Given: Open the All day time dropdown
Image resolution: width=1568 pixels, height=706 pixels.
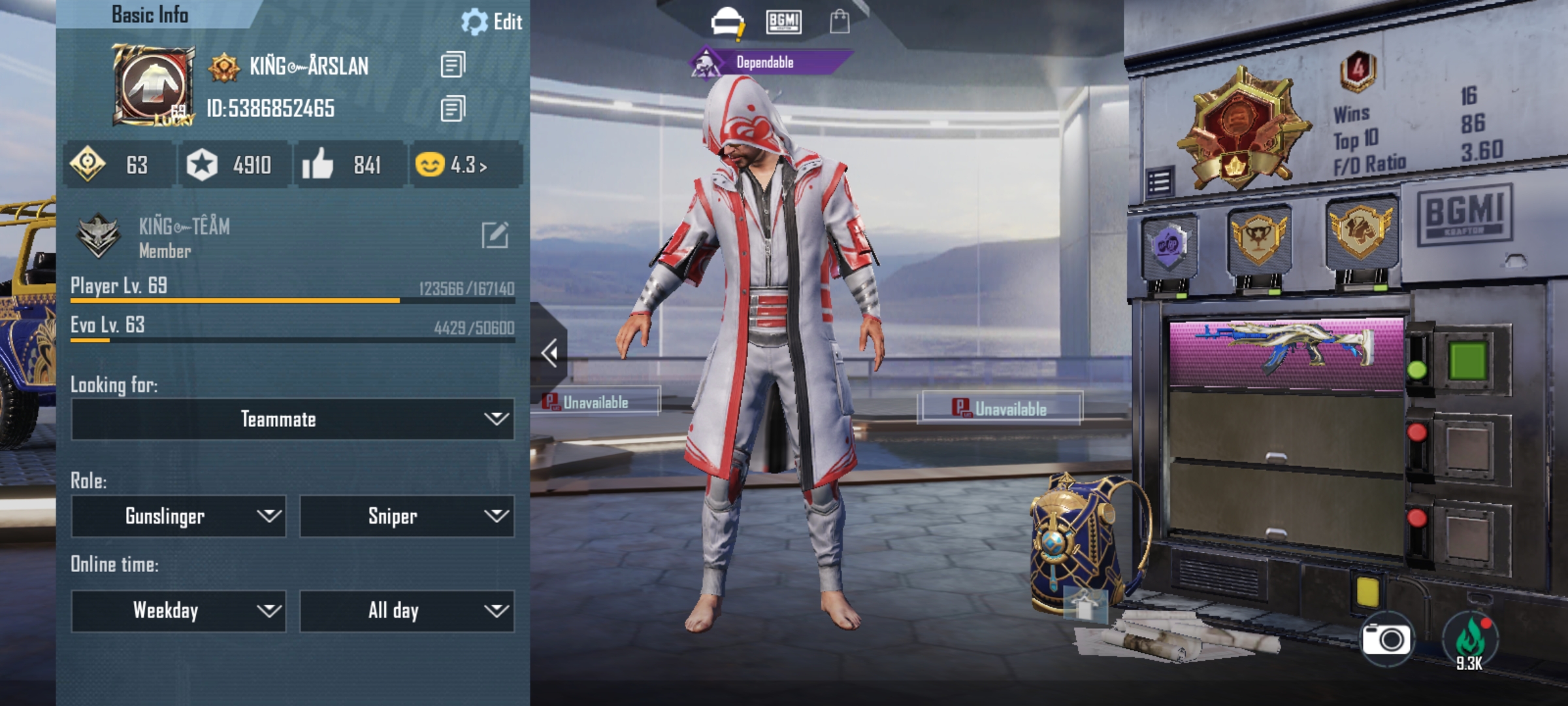Looking at the screenshot, I should [406, 611].
